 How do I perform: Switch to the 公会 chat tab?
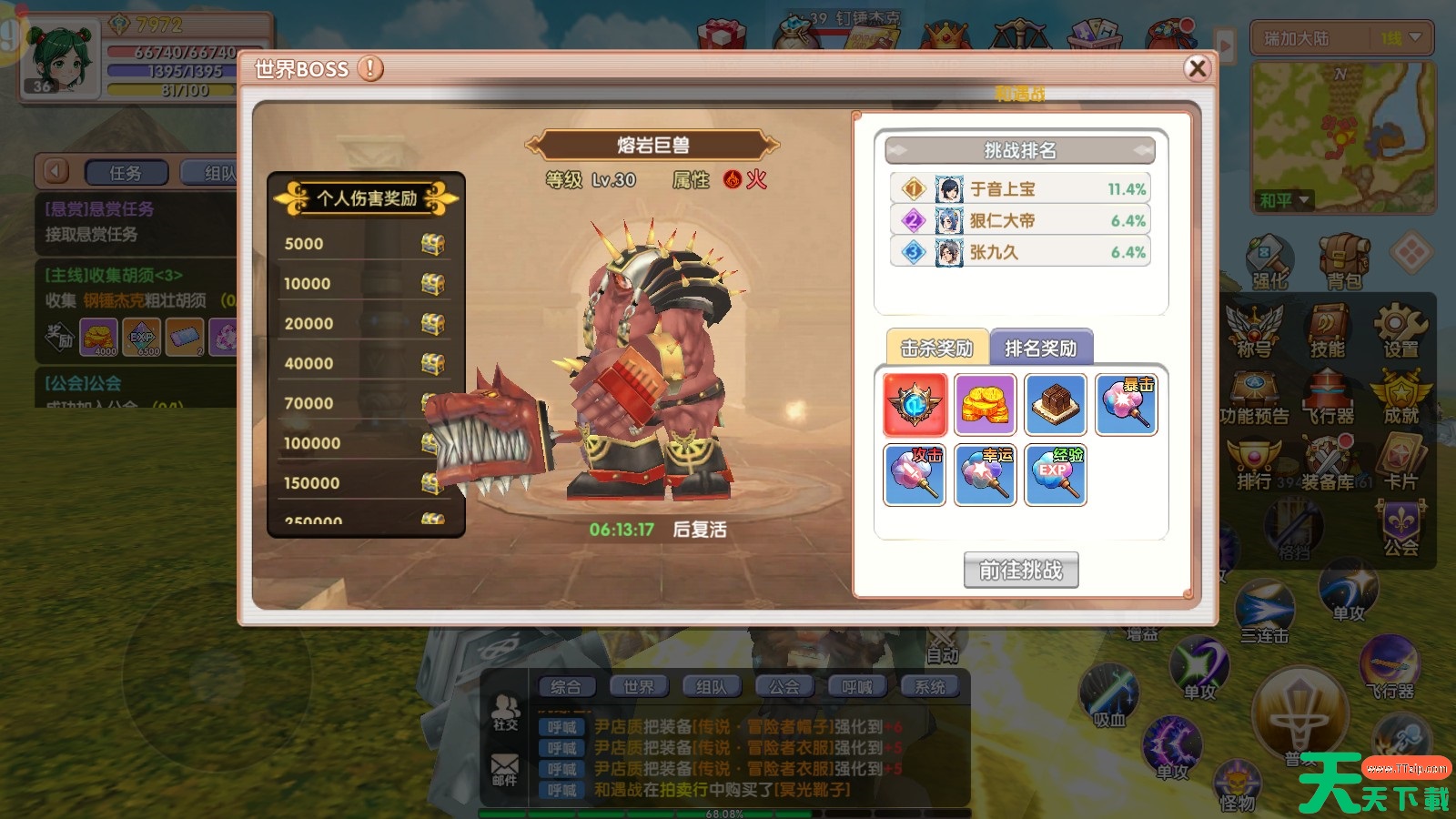784,687
